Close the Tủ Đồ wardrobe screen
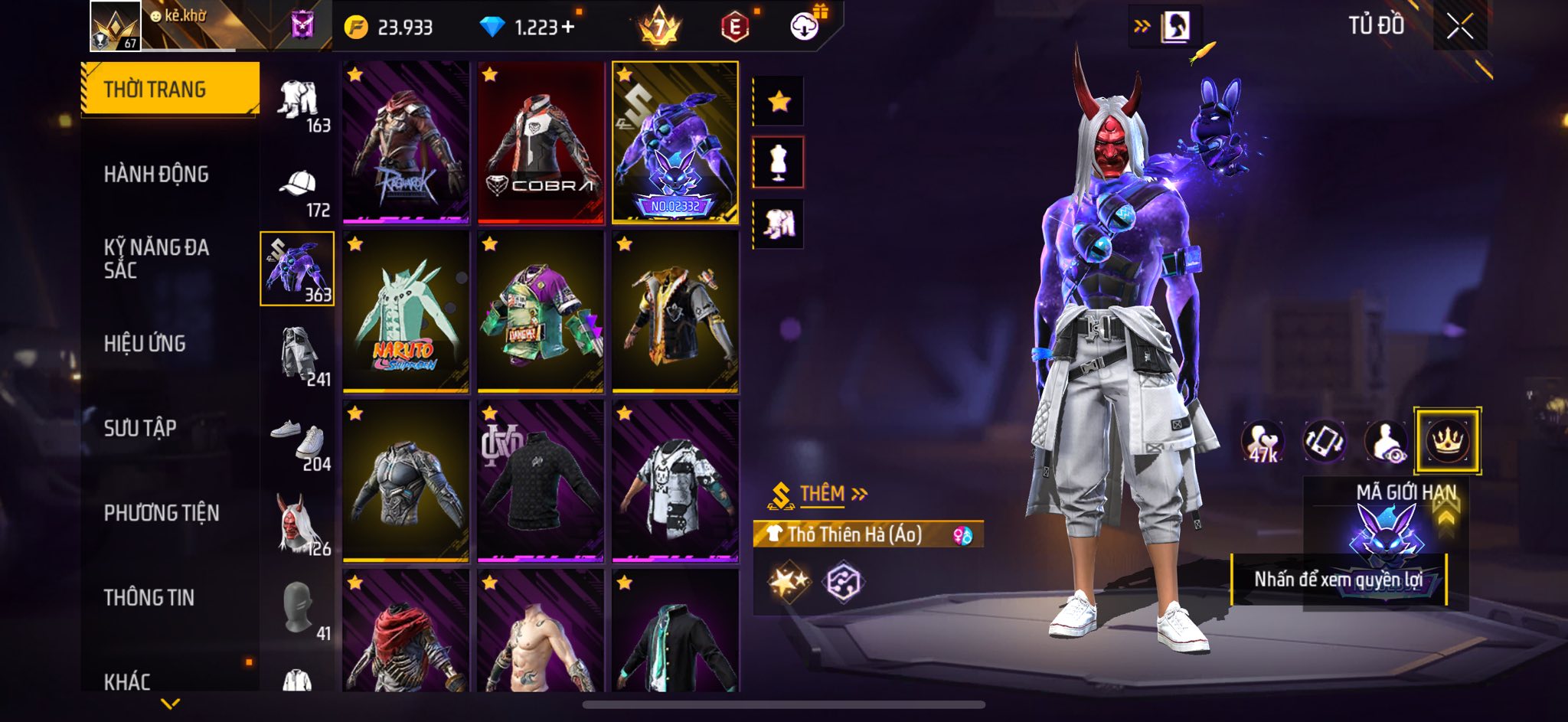The image size is (1568, 722). [1459, 27]
